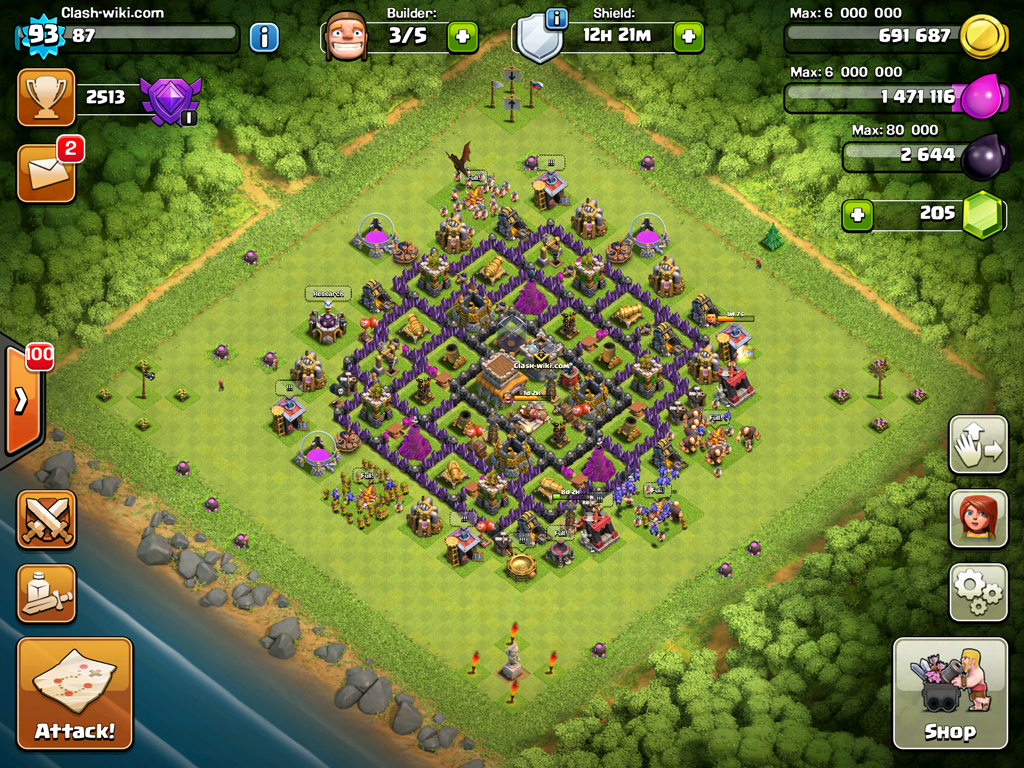Expand the chat side tab arrow

click(21, 400)
